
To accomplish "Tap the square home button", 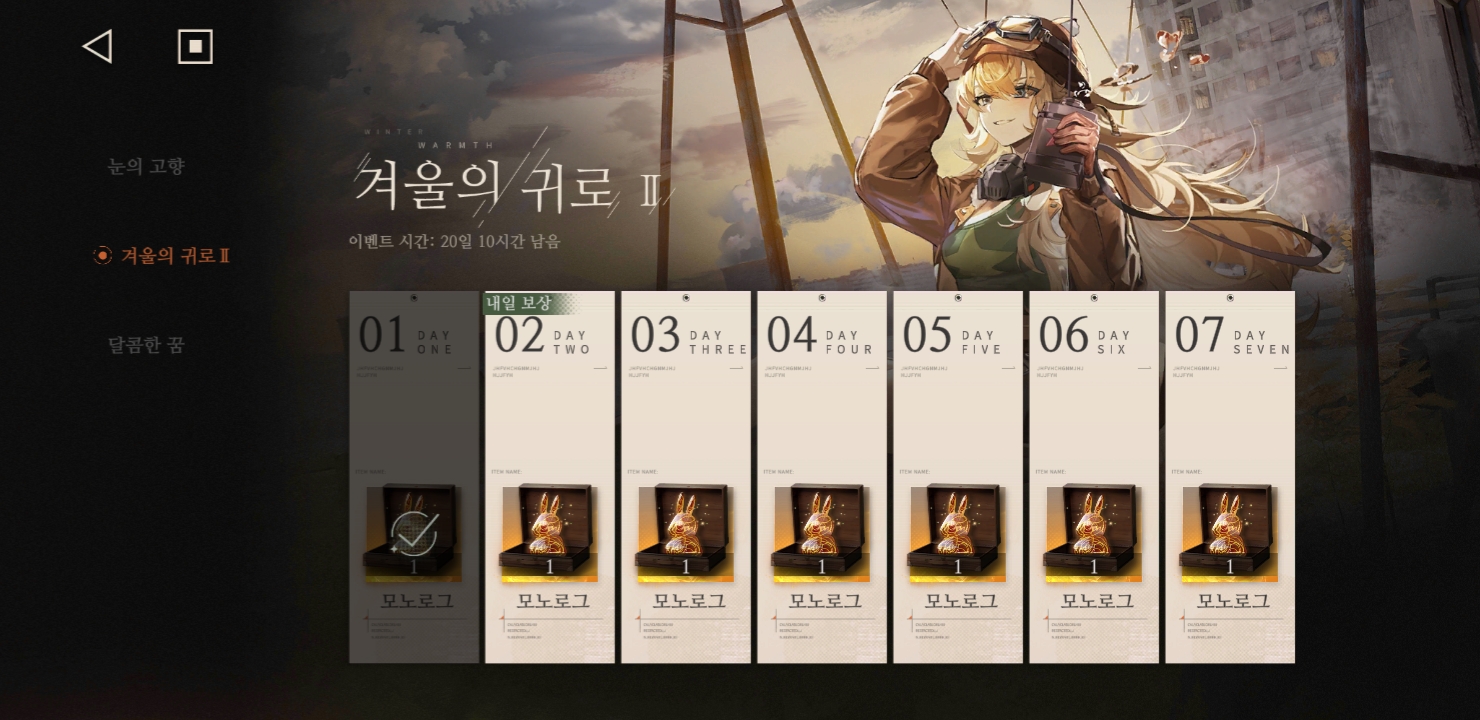I will (x=195, y=46).
